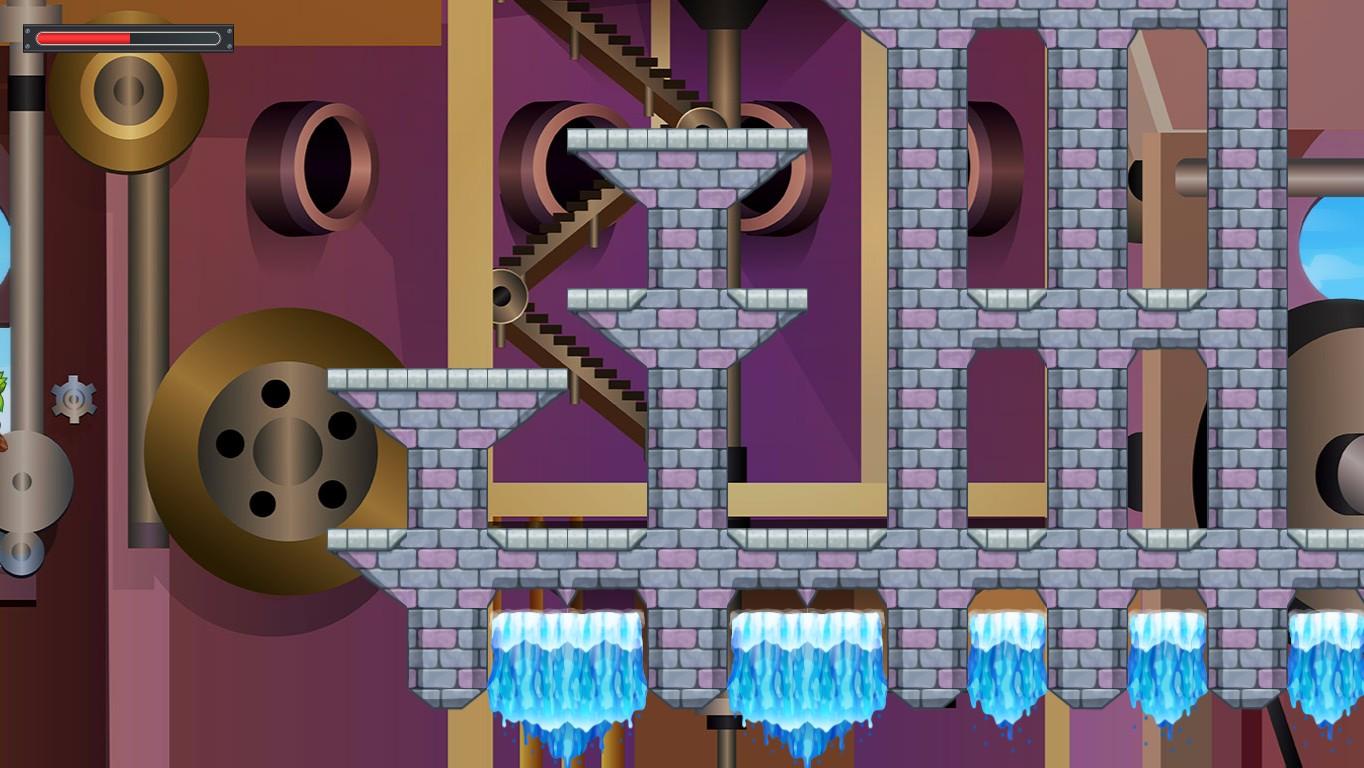1364x768 pixels.
Task: Click the health bar frame screws
Action: point(27,30)
